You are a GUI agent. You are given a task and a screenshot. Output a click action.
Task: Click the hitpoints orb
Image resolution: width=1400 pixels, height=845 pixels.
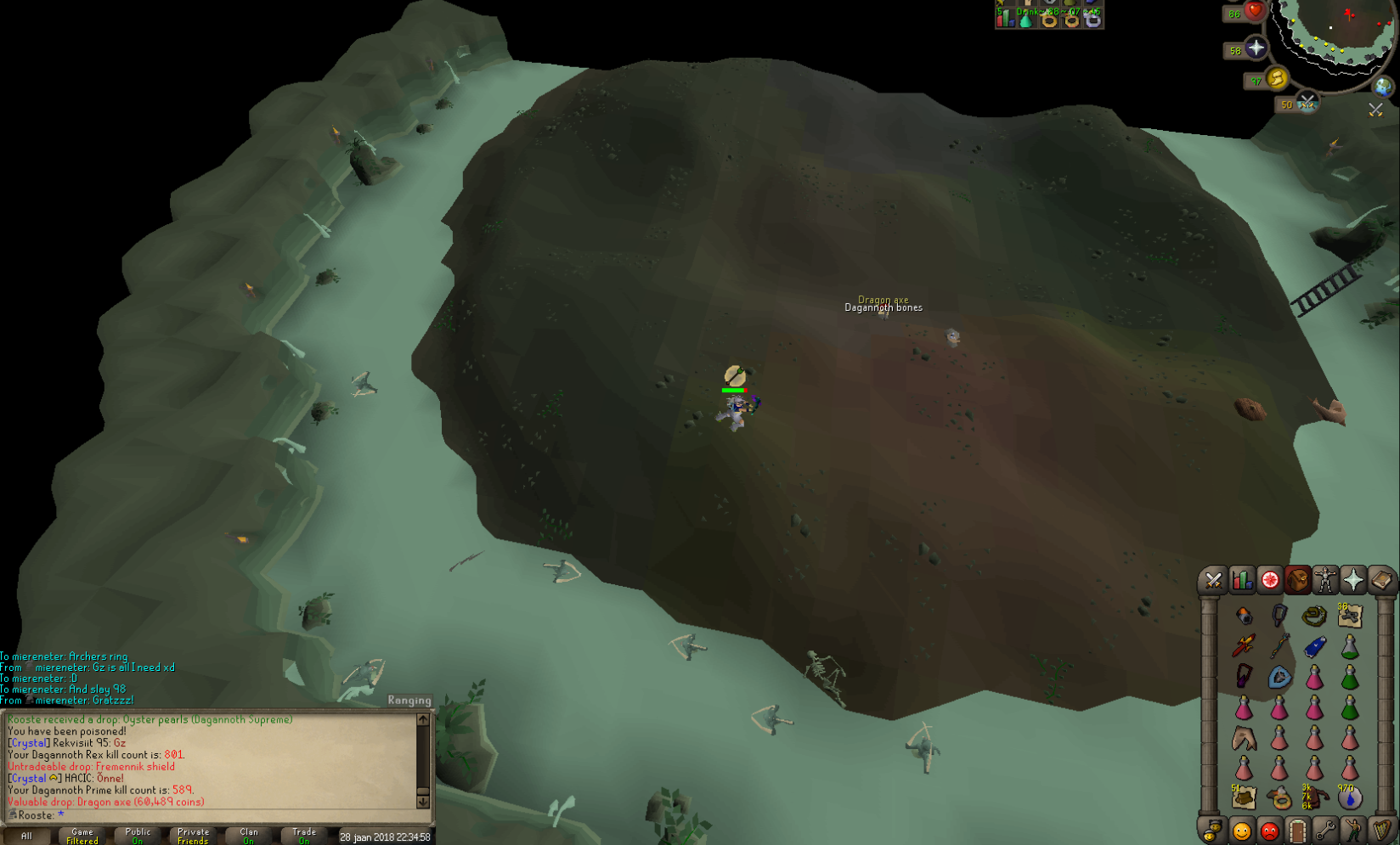click(x=1256, y=12)
